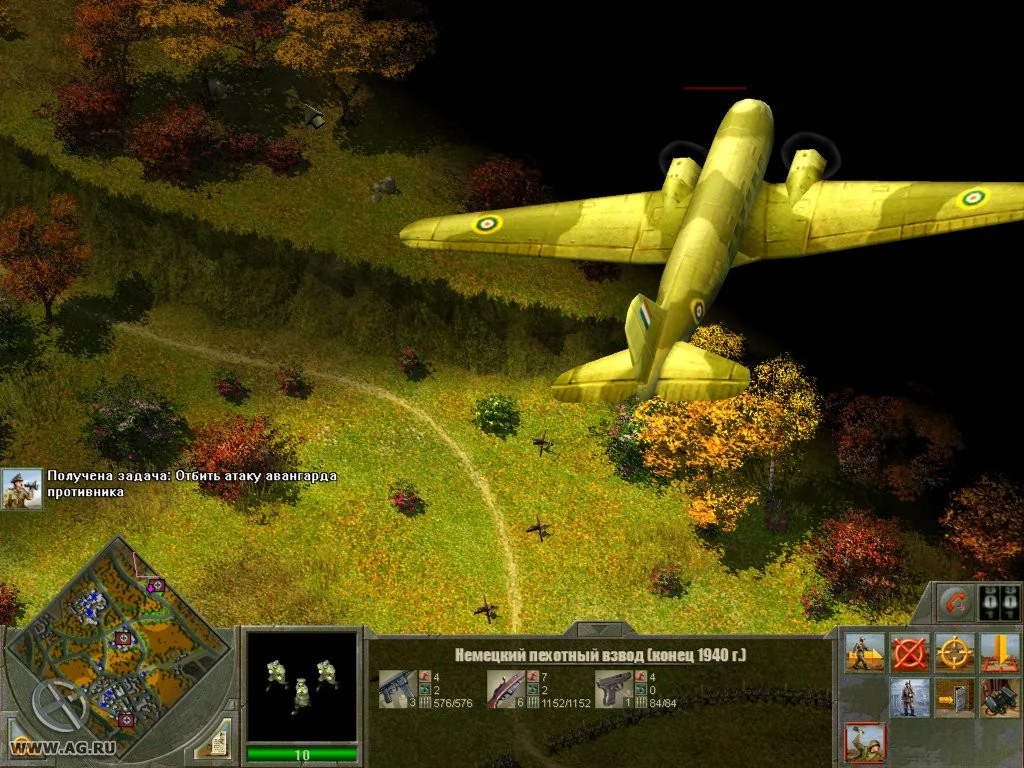Viewport: 1024px width, 768px height.
Task: Choose the attack command with yellow crosshair
Action: [954, 652]
